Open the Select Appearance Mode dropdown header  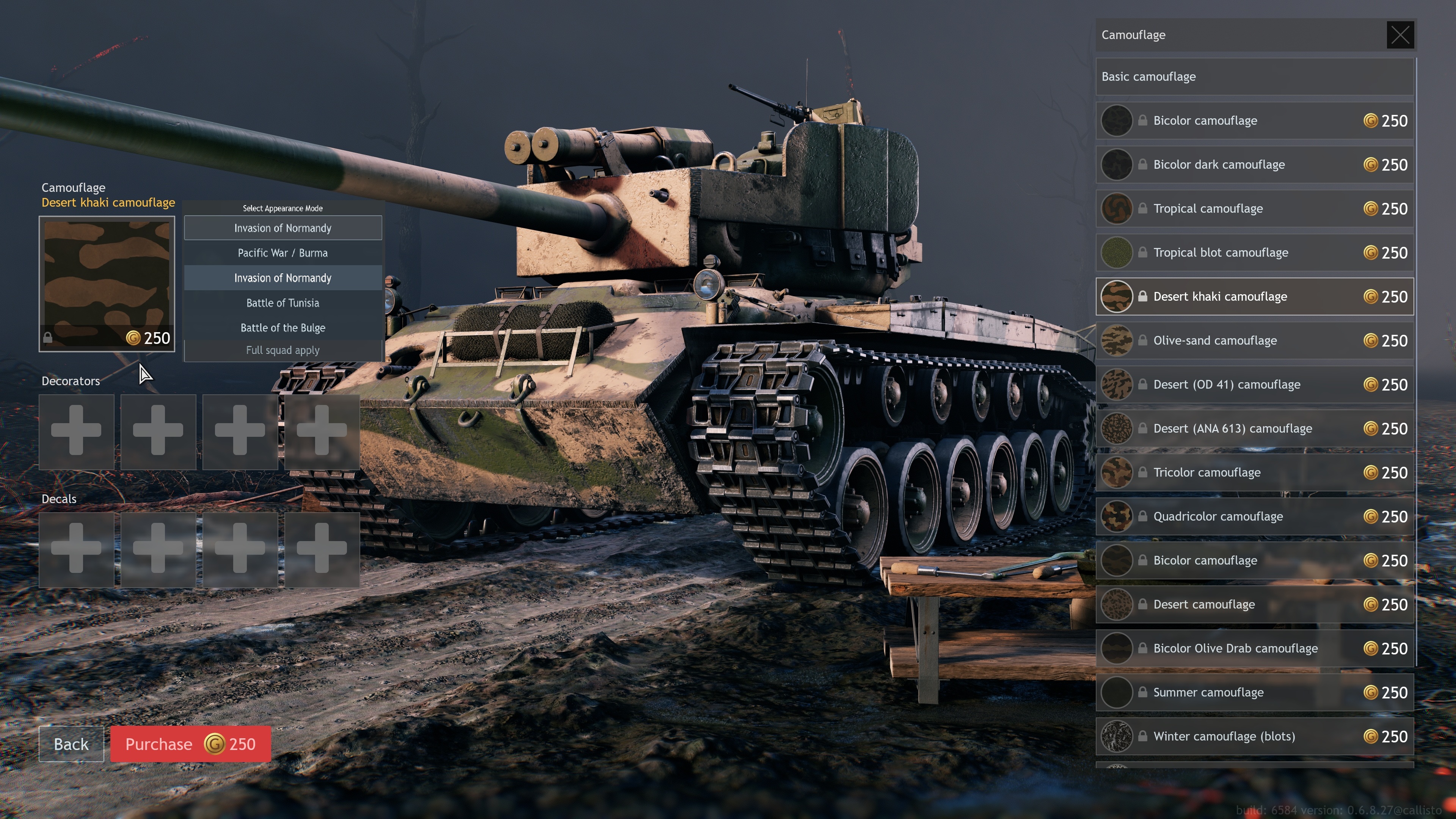[x=282, y=228]
